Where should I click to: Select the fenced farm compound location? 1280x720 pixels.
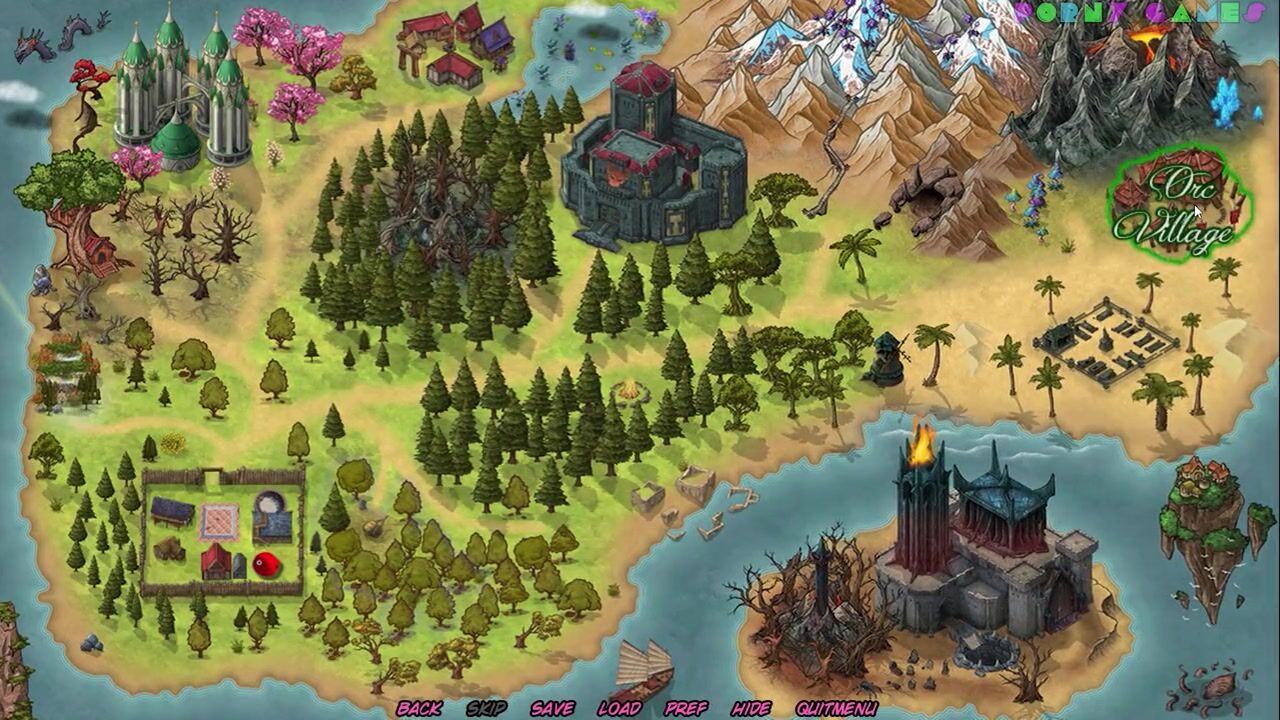(x=222, y=532)
